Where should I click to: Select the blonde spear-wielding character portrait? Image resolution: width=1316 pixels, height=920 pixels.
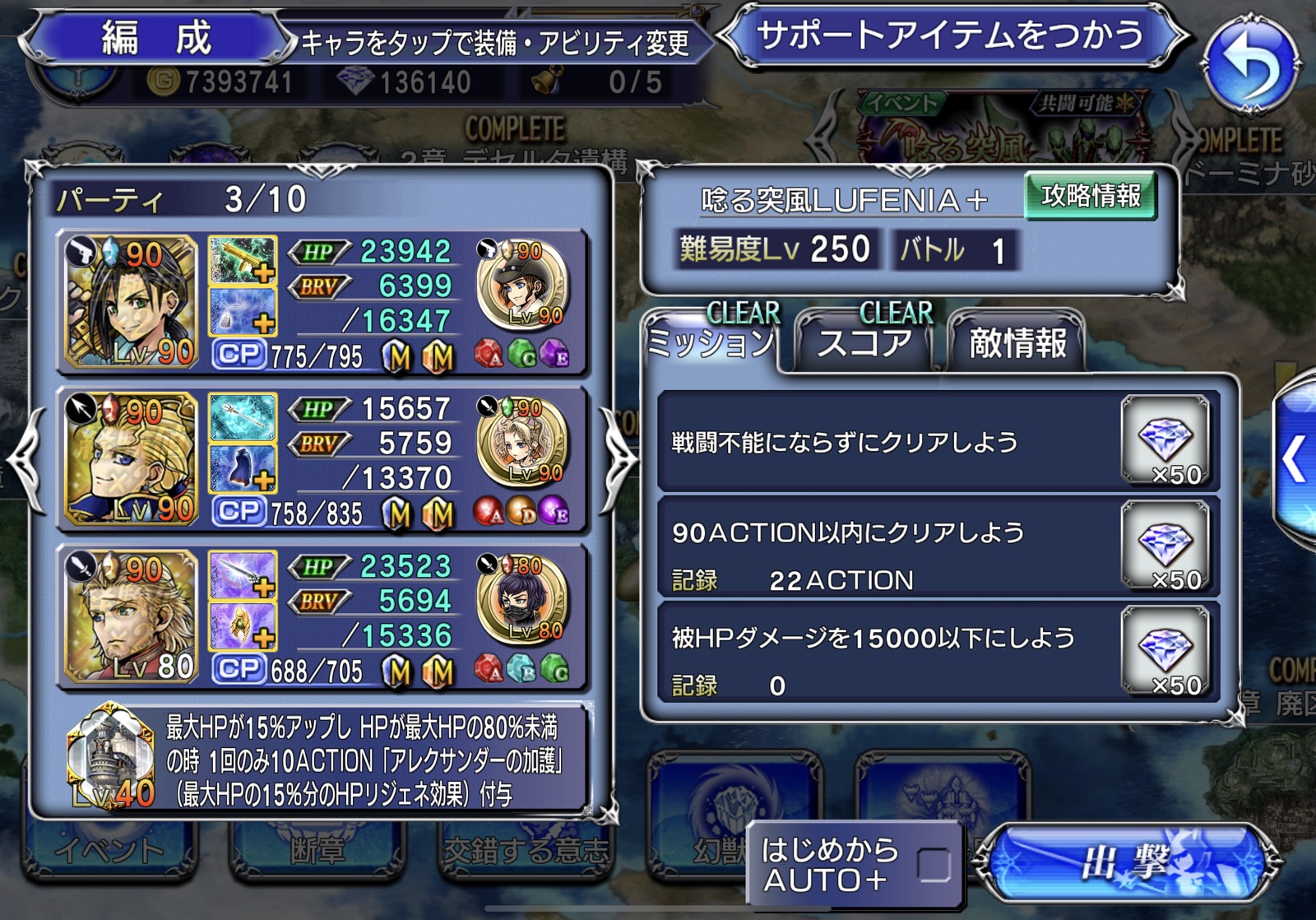132,458
